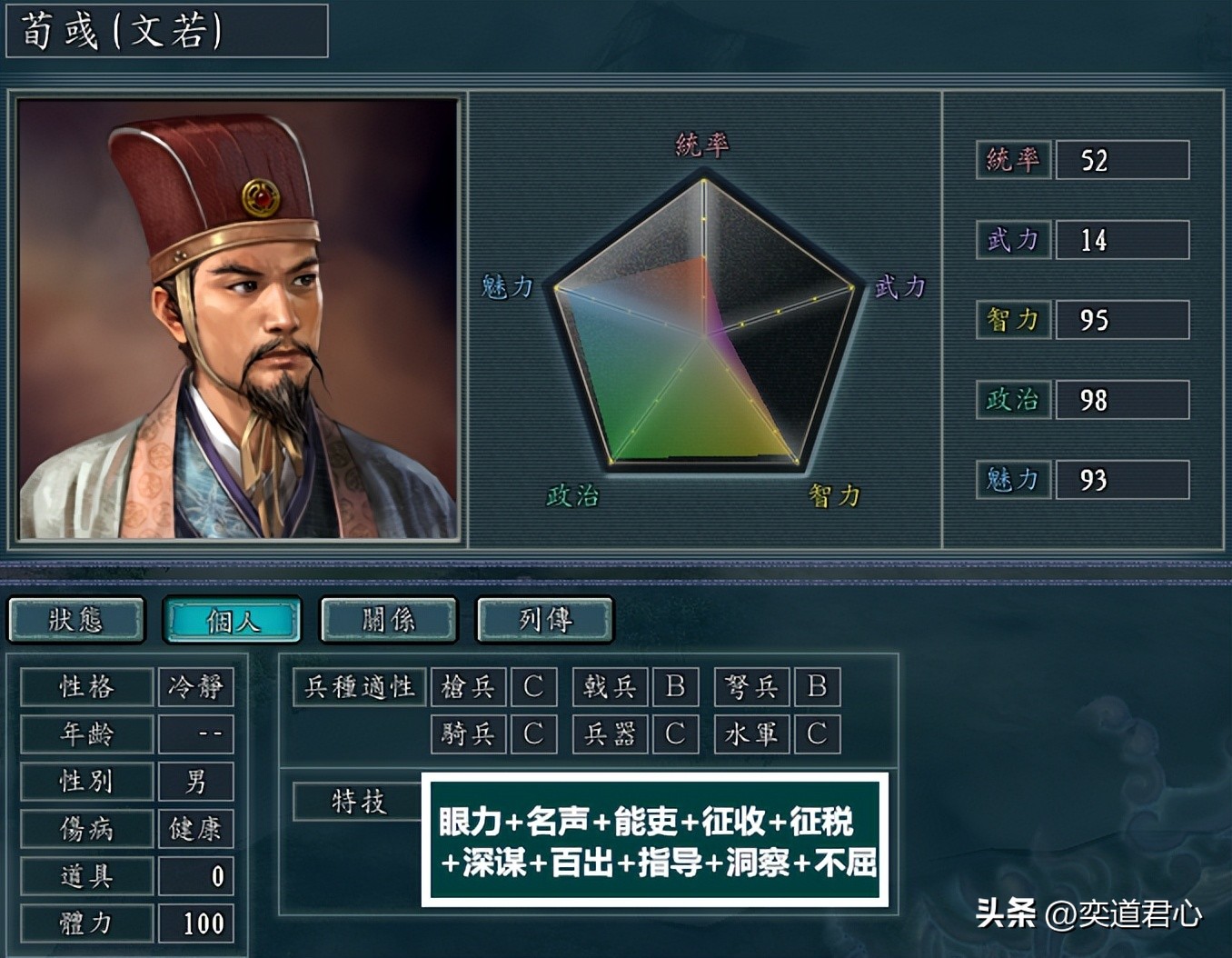Click the 兵種適性 header badge
Image resolution: width=1232 pixels, height=958 pixels.
pos(358,687)
